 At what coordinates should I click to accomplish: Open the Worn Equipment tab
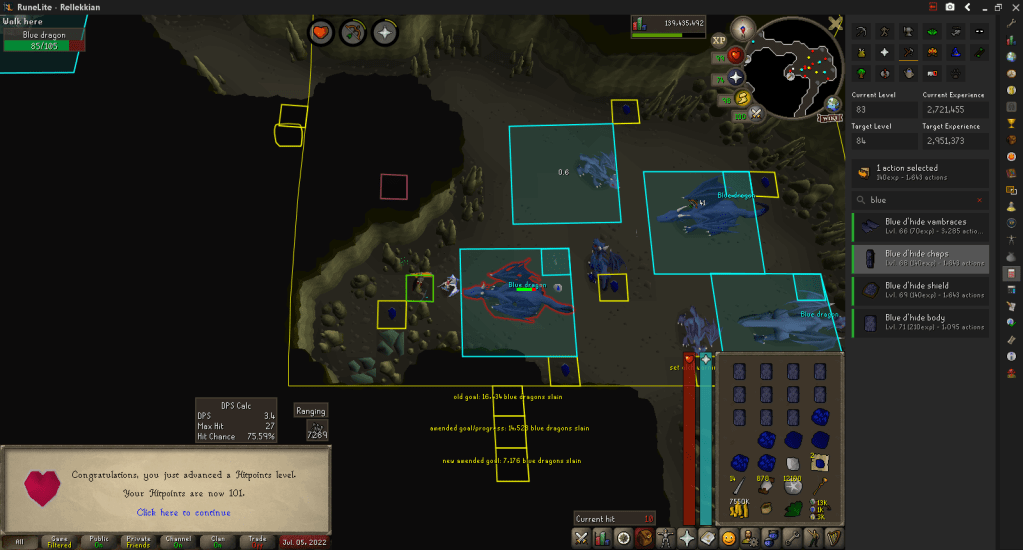667,538
